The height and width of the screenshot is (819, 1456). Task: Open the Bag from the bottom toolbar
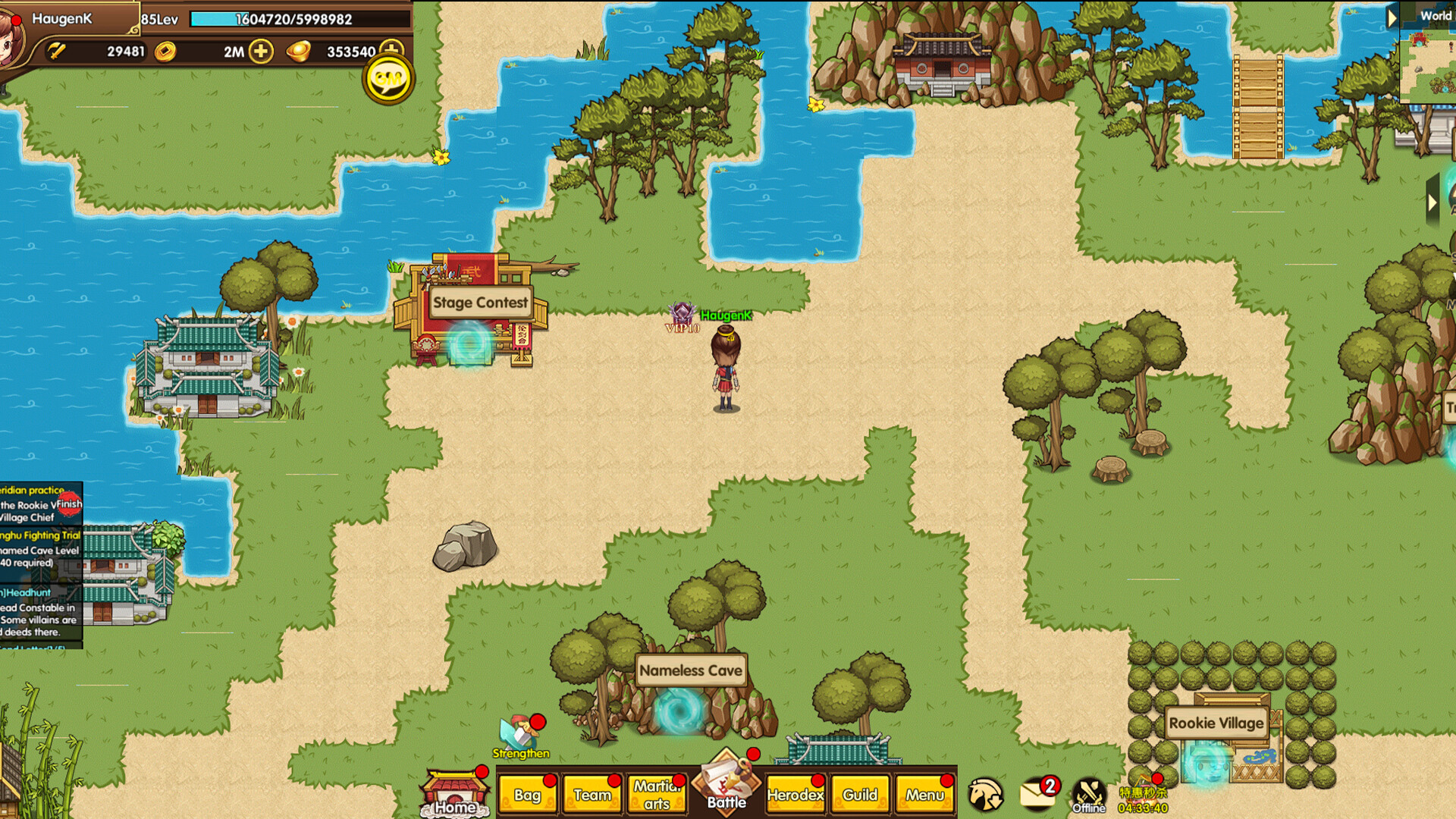[x=529, y=795]
